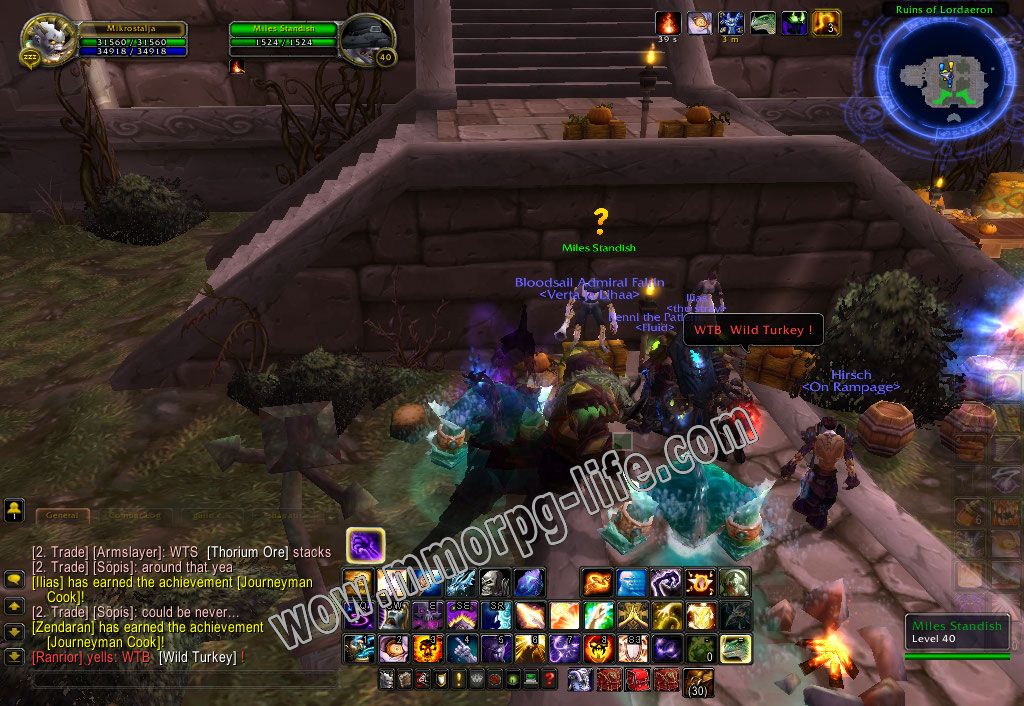
Task: Click the chat scroll-up arrow button
Action: click(14, 606)
